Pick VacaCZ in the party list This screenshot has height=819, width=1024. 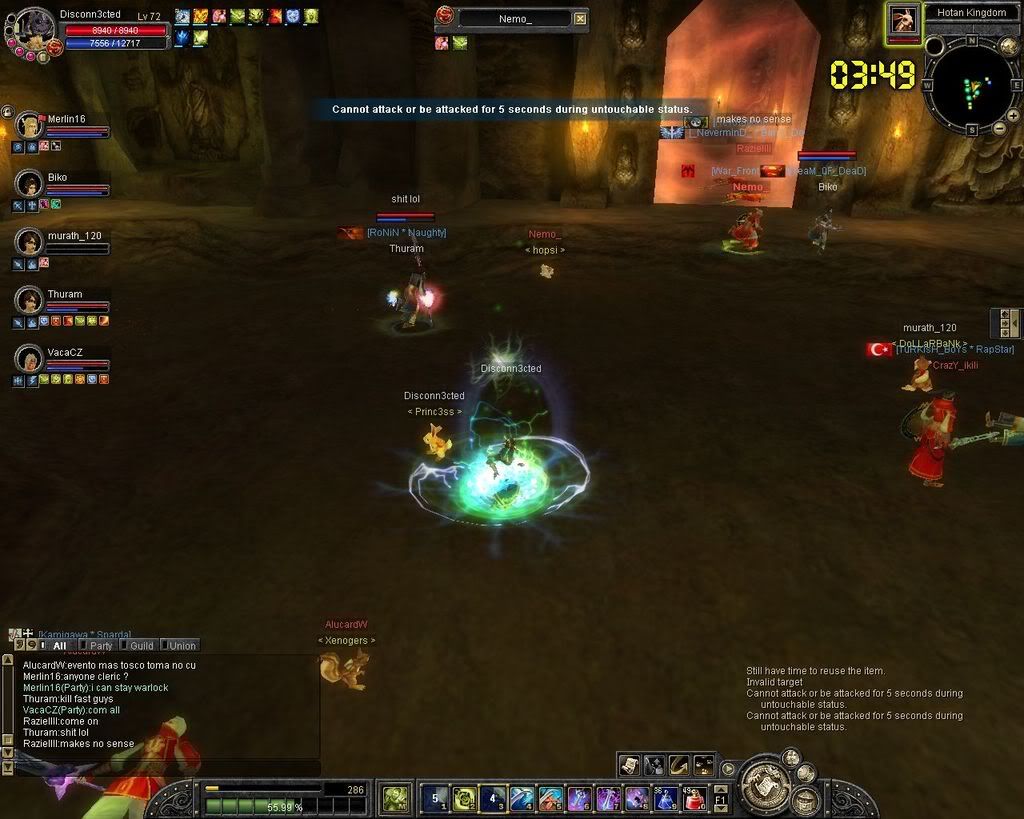[x=30, y=358]
